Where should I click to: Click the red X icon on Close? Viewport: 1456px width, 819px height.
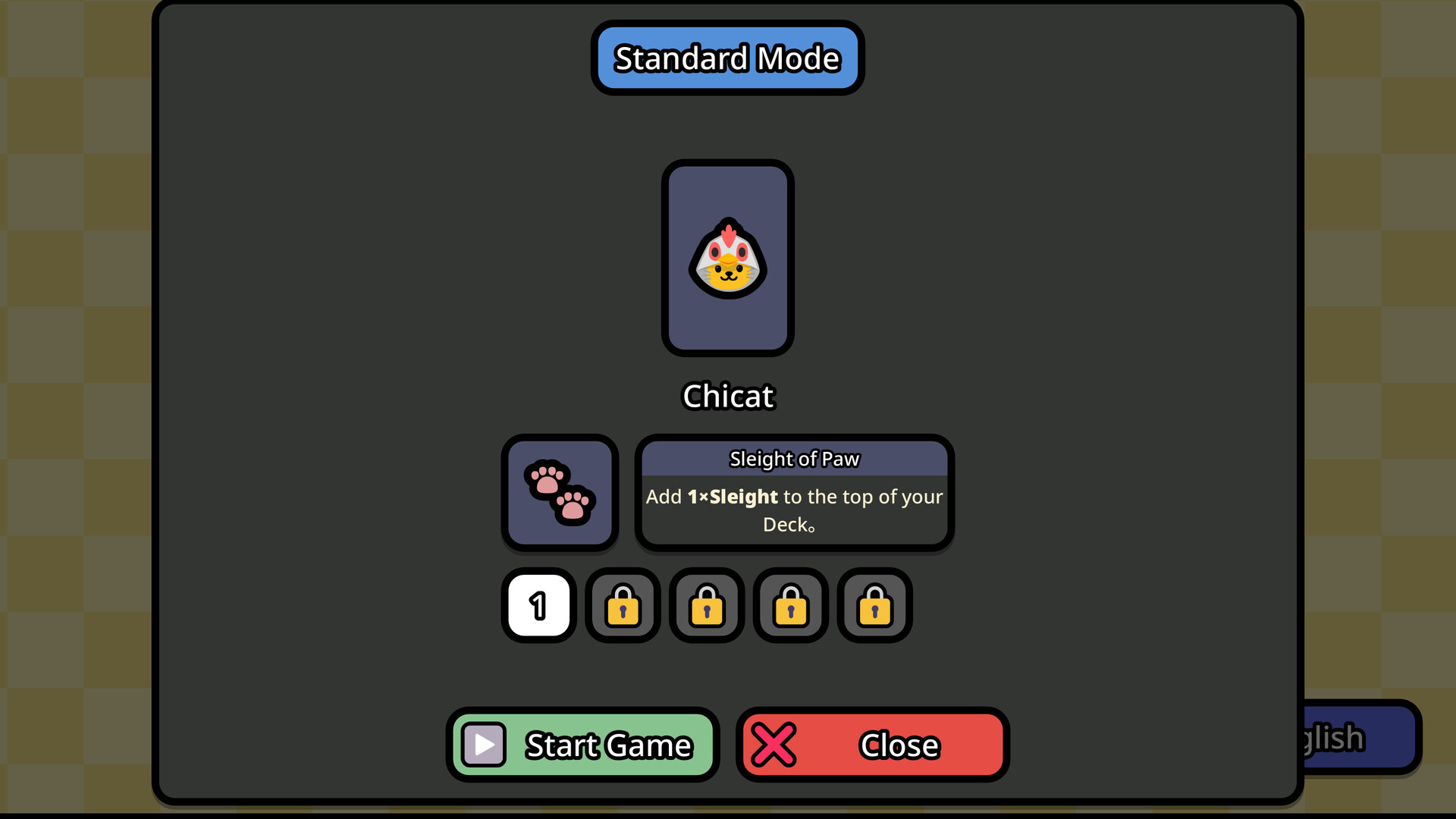click(774, 744)
